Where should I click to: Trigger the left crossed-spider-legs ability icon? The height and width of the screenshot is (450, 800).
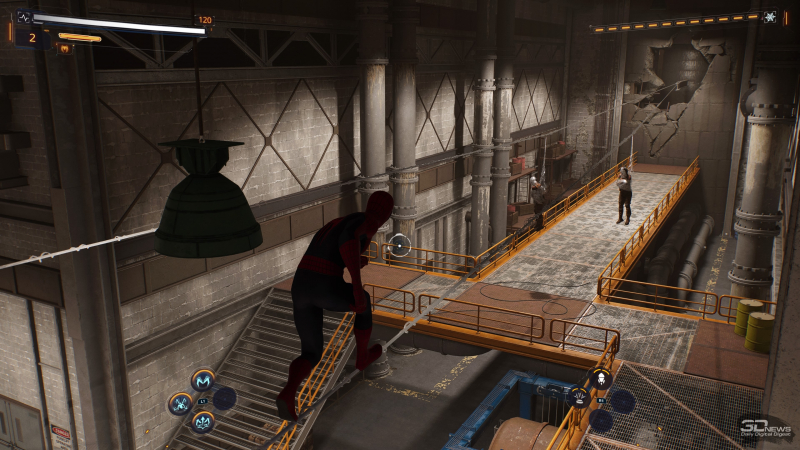click(181, 403)
